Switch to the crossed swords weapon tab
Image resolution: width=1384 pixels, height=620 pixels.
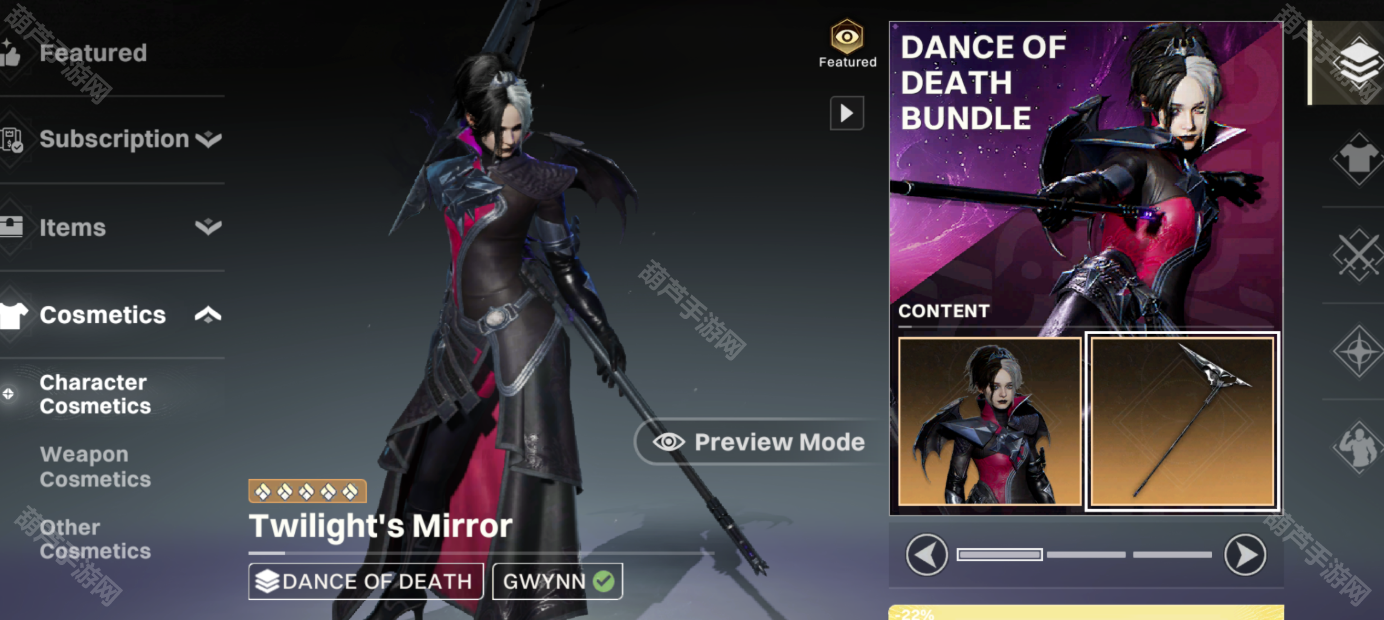(1358, 254)
